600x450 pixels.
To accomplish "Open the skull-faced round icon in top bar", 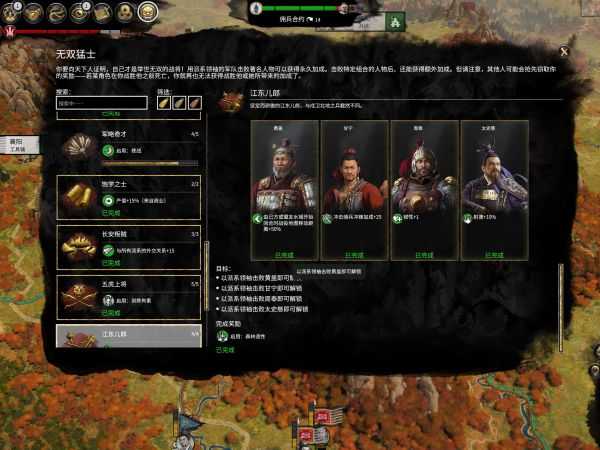I will pyautogui.click(x=147, y=12).
